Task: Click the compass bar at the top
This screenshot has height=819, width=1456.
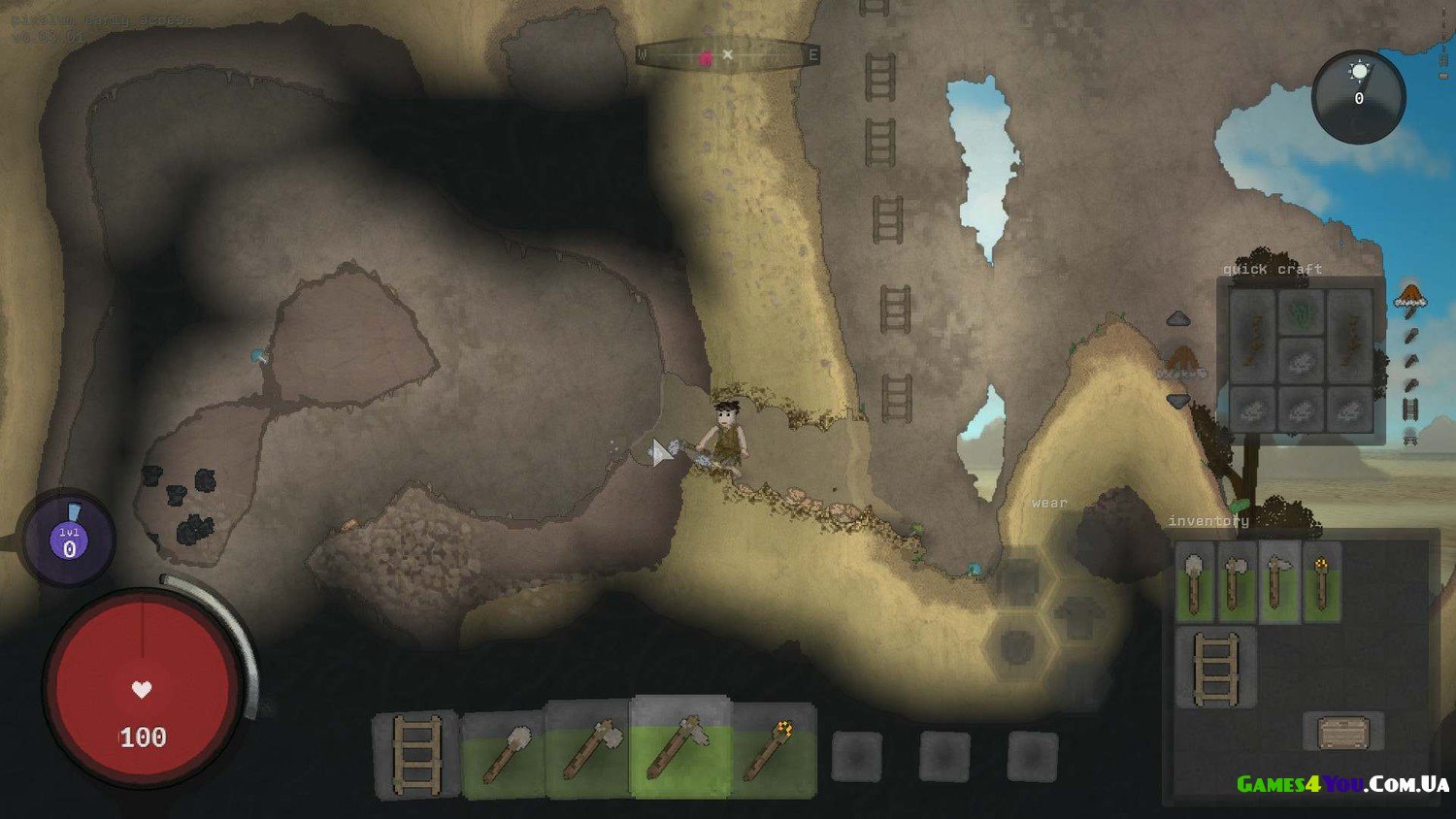Action: pyautogui.click(x=727, y=56)
